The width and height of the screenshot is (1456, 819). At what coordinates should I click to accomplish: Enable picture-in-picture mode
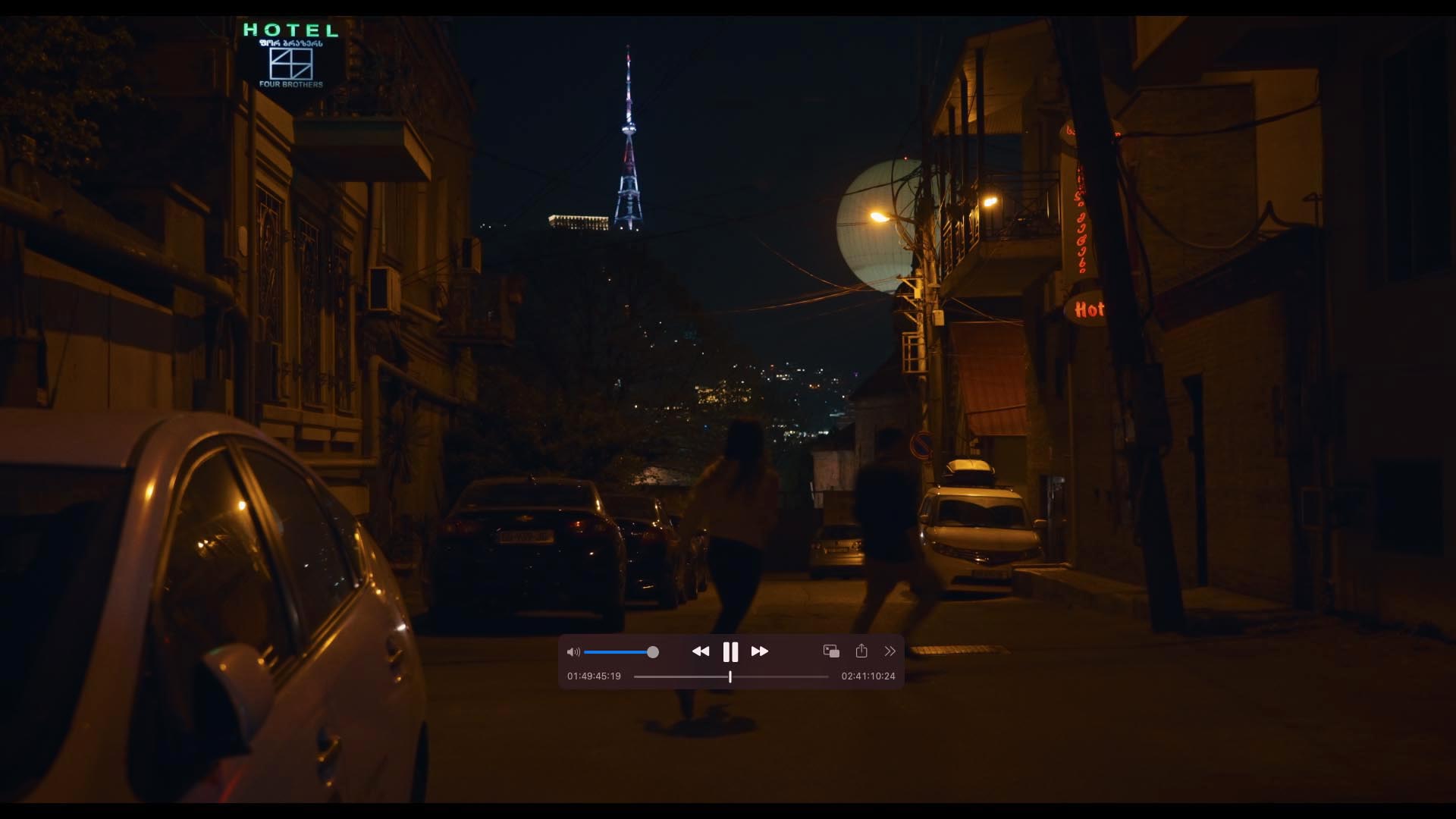831,651
